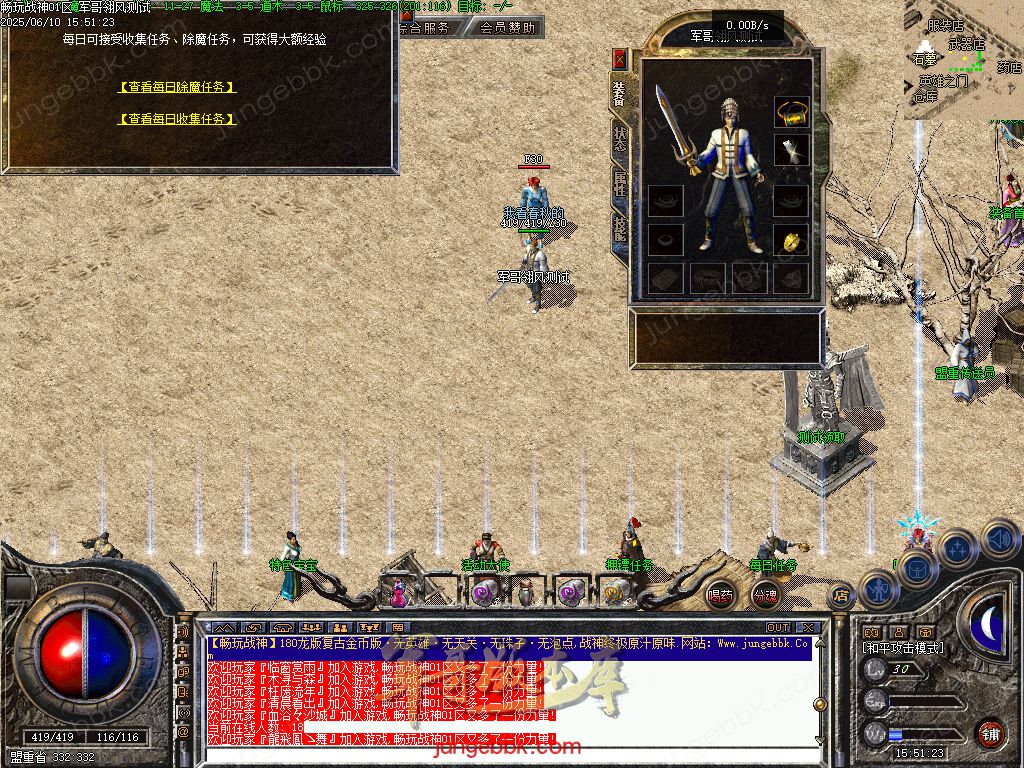1024x768 pixels.
Task: Select the equipped sword weapon
Action: [675, 130]
